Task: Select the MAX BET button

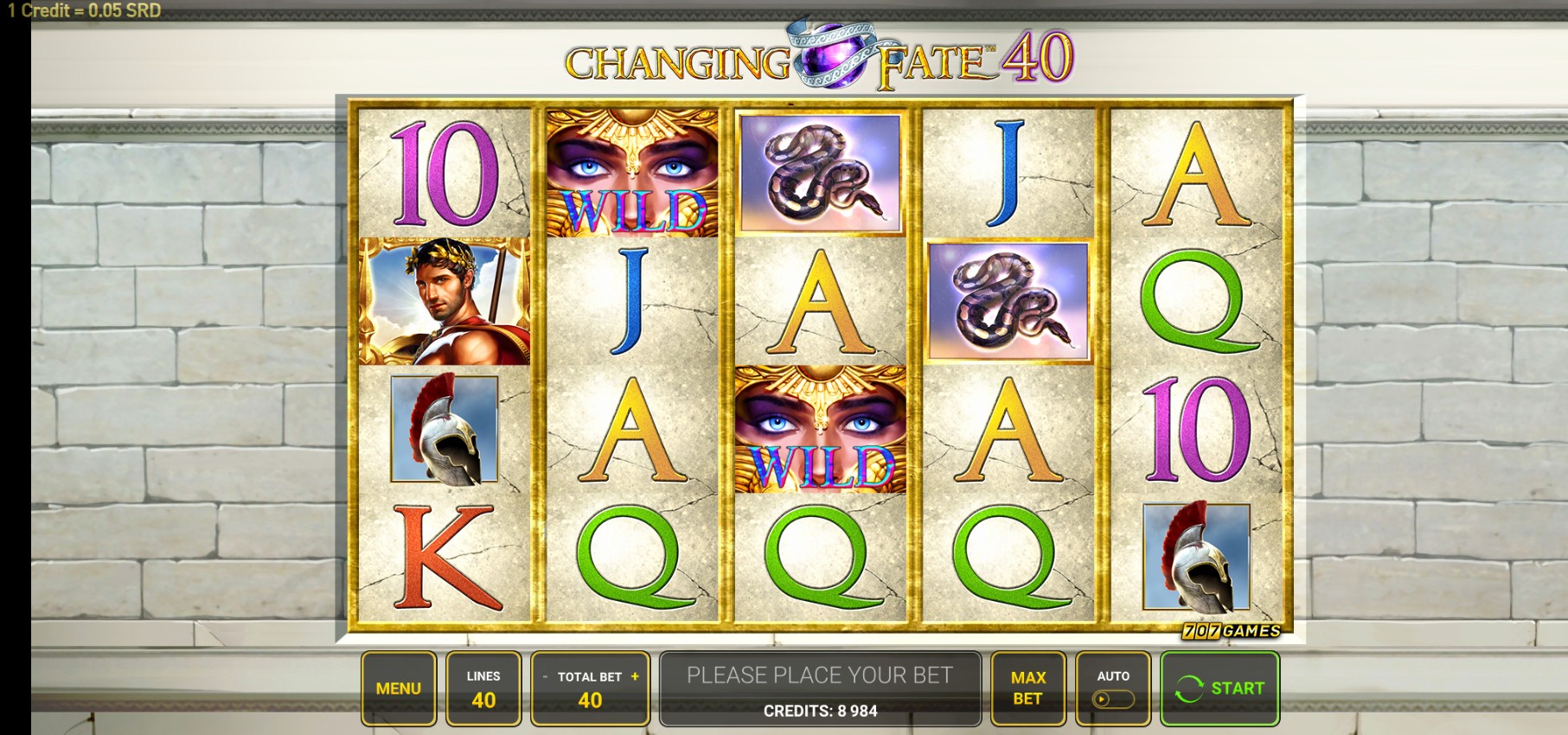Action: (x=1027, y=688)
